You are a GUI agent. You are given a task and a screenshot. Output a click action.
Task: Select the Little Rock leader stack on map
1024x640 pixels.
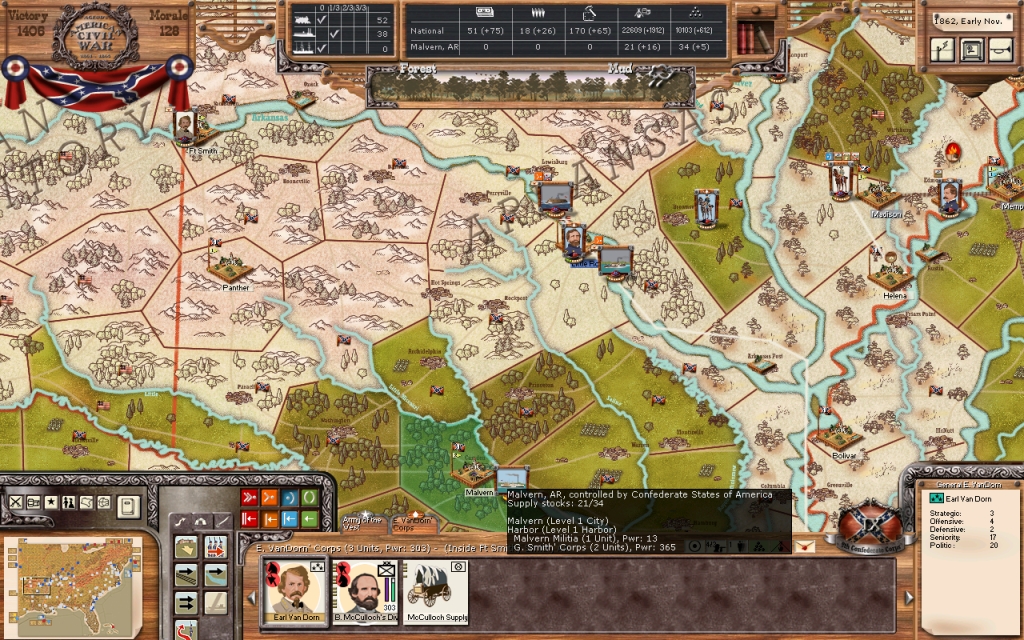(573, 241)
